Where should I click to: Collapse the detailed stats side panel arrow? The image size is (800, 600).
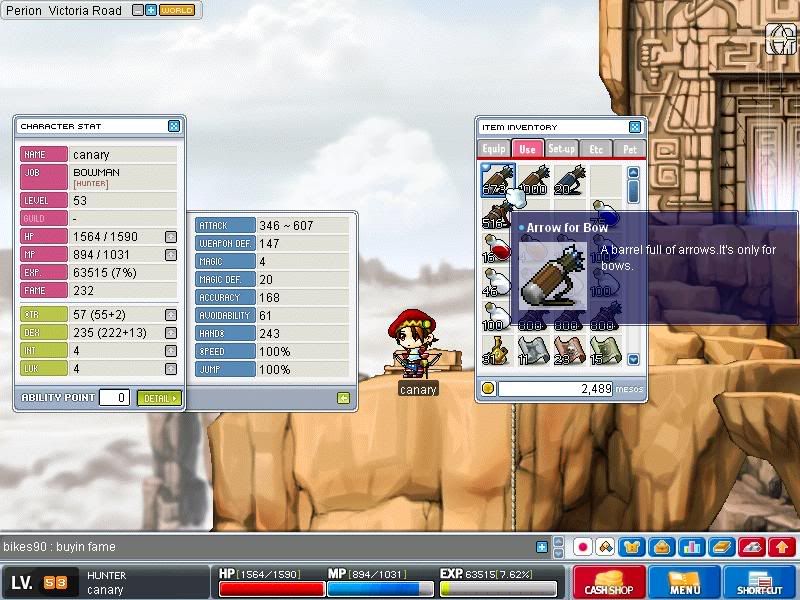(x=343, y=398)
